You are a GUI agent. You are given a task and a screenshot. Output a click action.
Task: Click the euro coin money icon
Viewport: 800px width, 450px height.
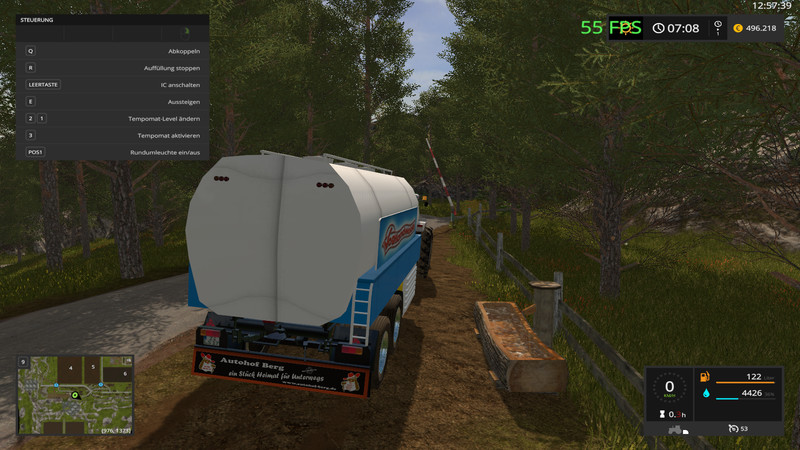tap(738, 28)
